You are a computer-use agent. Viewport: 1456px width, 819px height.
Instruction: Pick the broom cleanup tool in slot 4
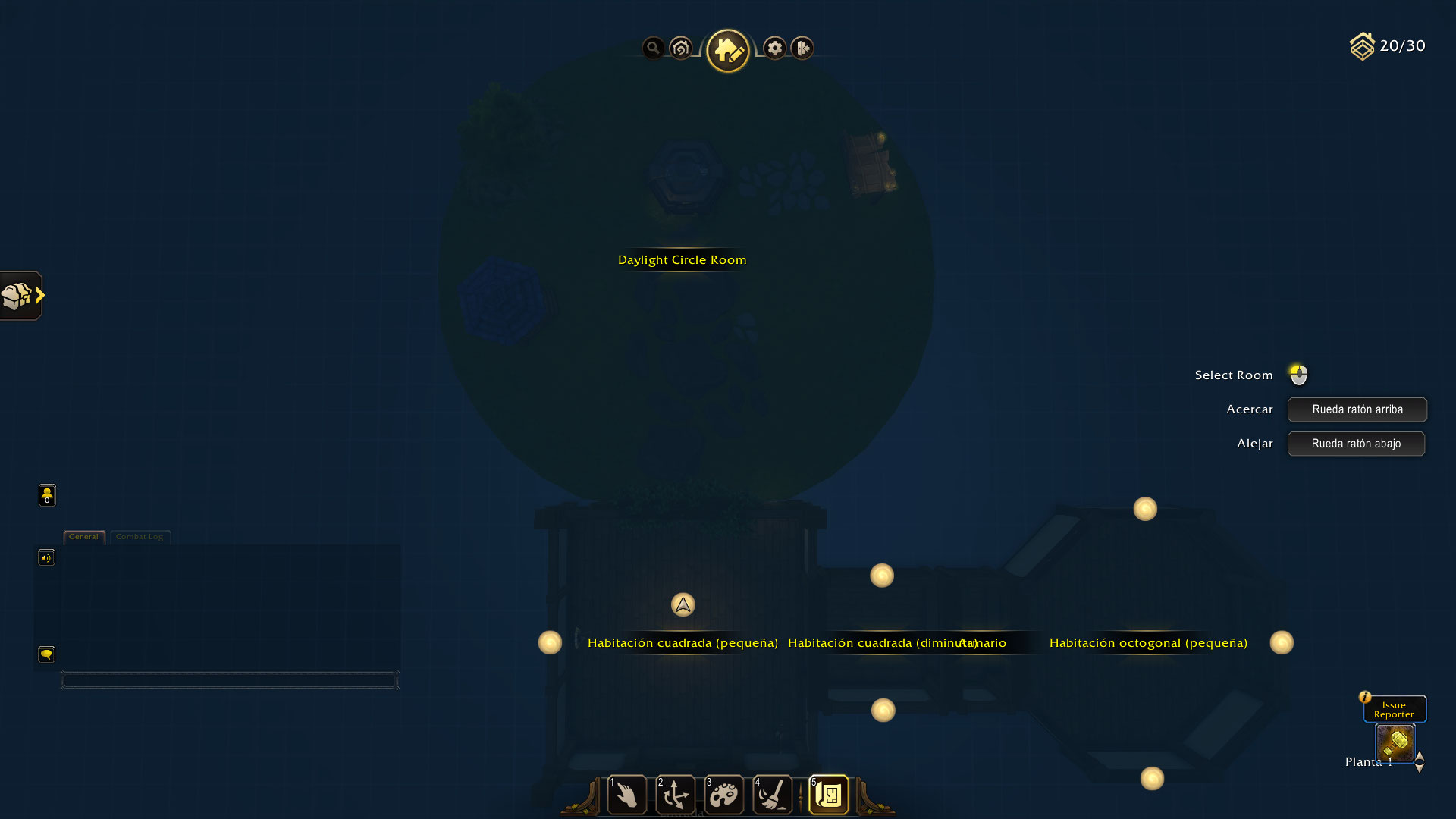click(773, 795)
